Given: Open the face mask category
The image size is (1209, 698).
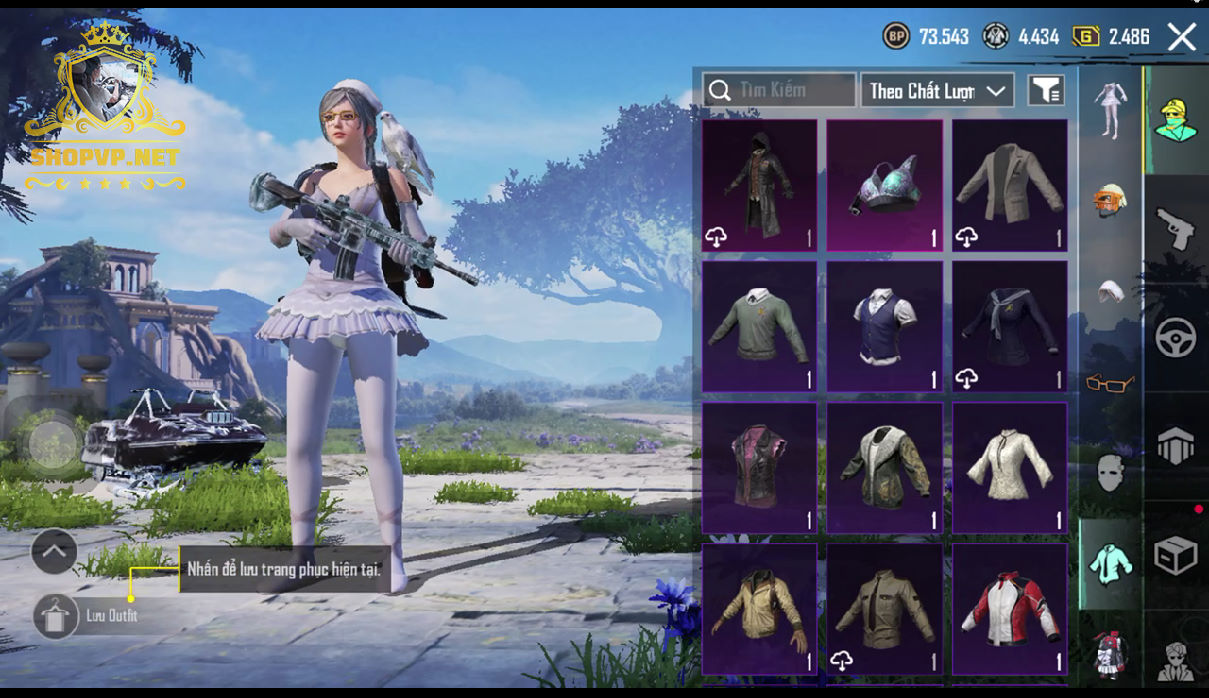Looking at the screenshot, I should (1109, 472).
